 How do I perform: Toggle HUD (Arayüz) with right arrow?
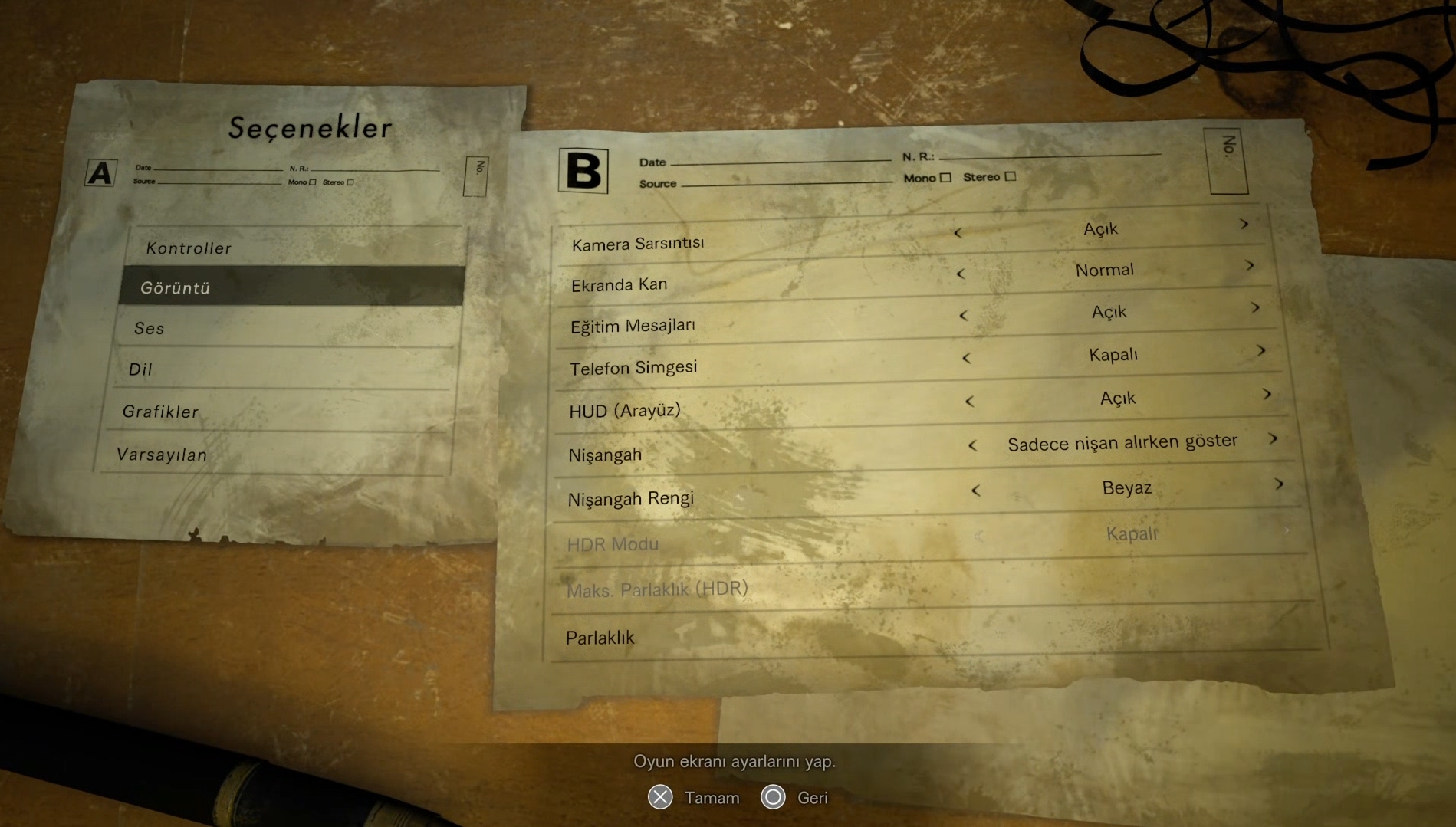click(x=1267, y=395)
